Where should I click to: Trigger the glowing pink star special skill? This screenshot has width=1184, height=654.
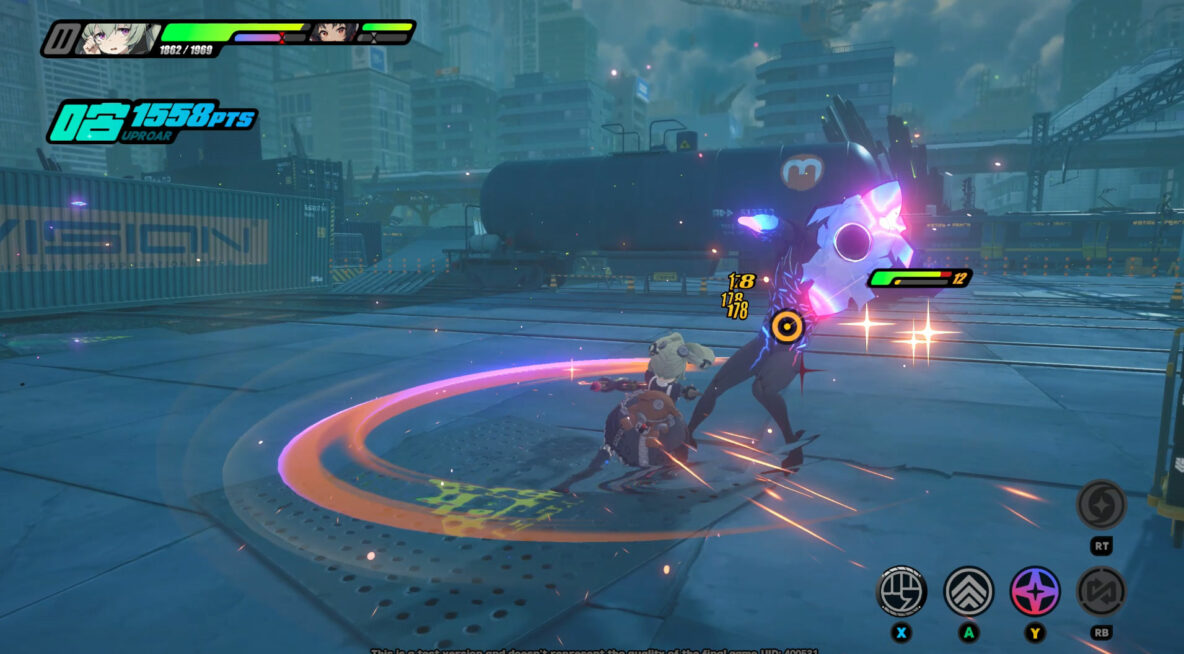pyautogui.click(x=1035, y=591)
